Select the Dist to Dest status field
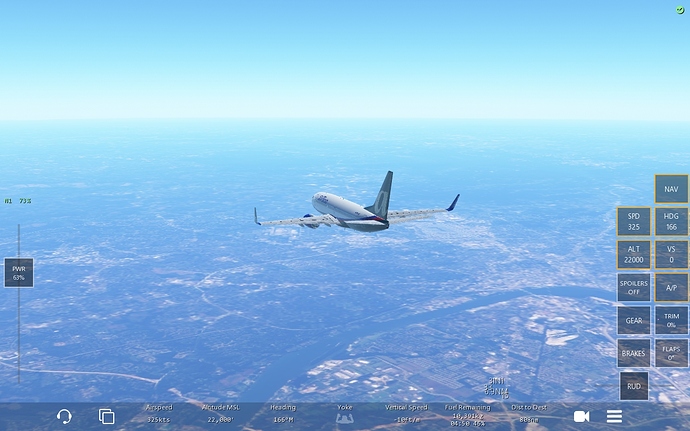Image resolution: width=690 pixels, height=431 pixels. point(528,415)
